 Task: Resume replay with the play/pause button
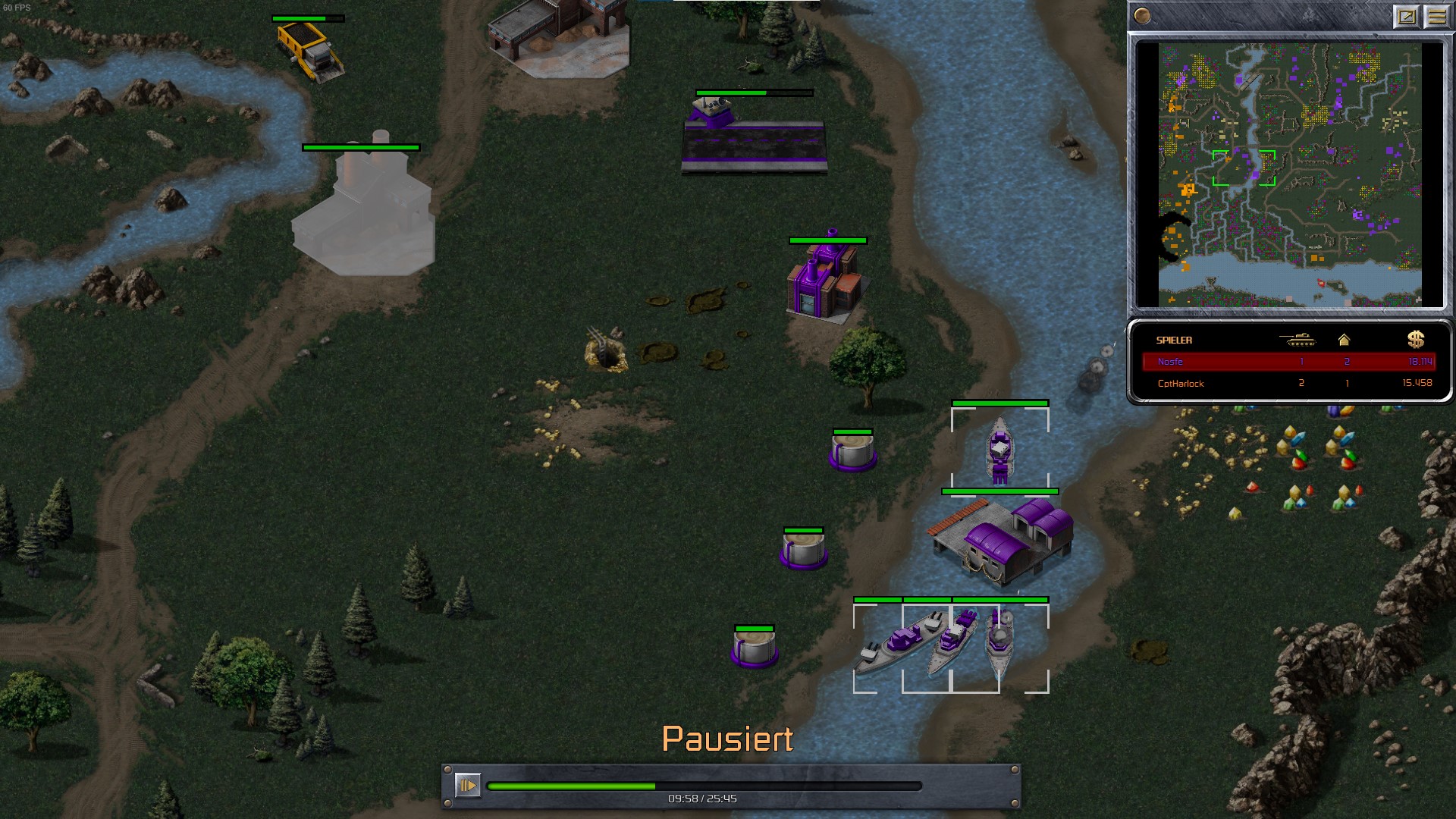click(x=467, y=786)
